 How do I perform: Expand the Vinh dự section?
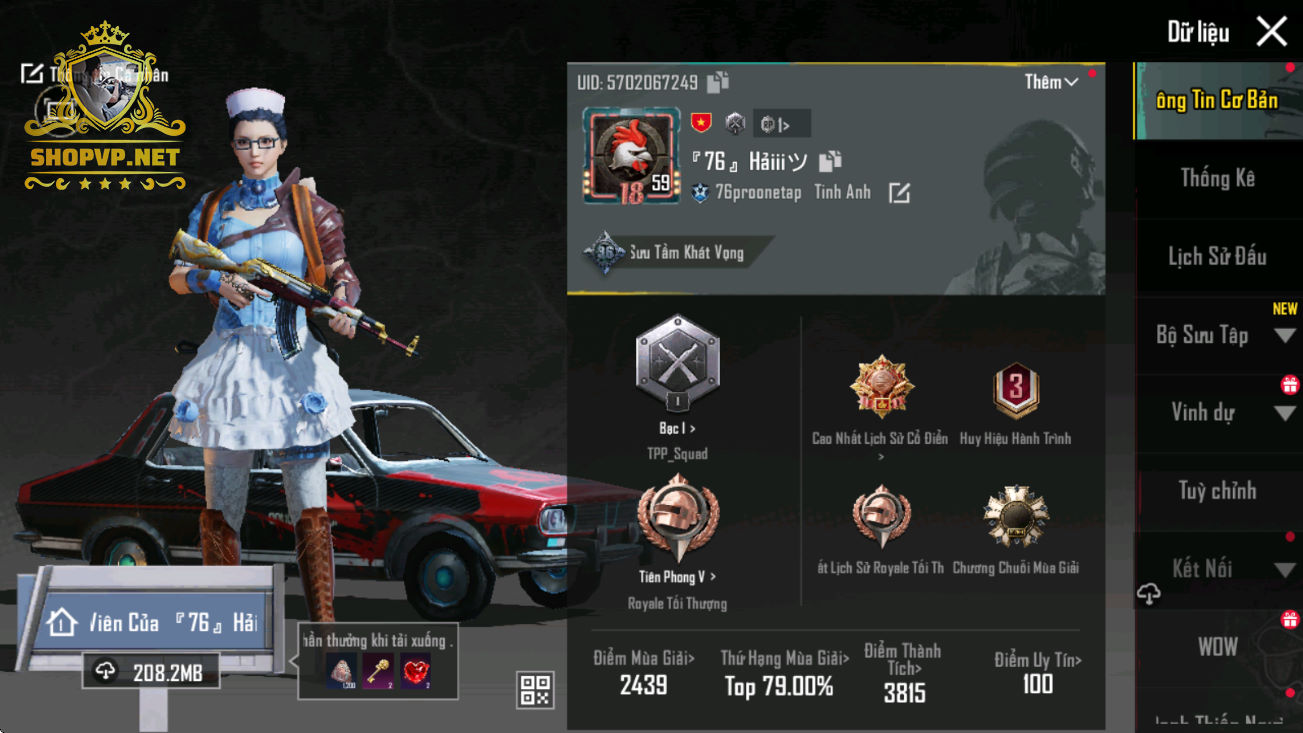click(1284, 414)
